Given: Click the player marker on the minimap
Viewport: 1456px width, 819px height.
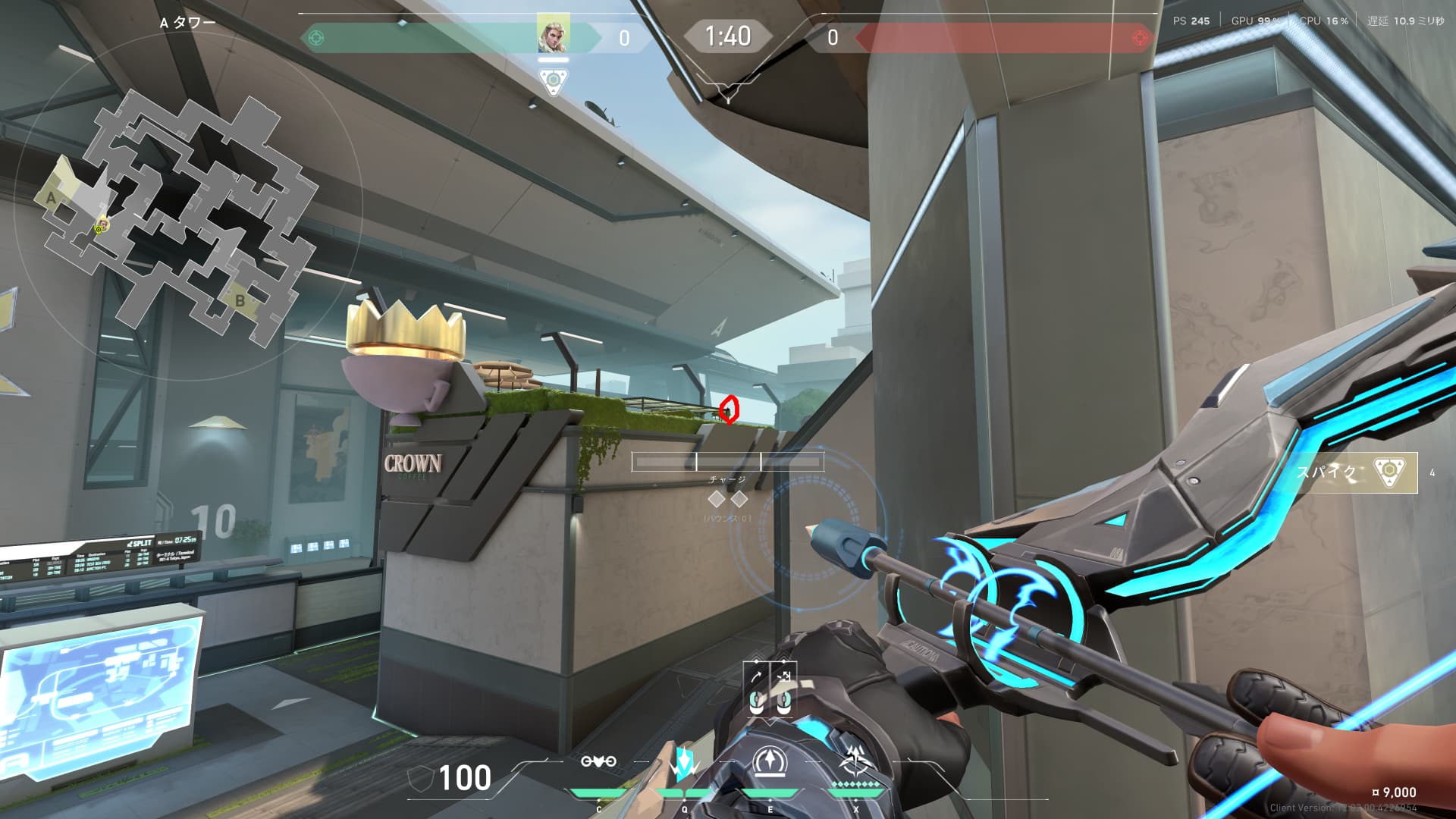Looking at the screenshot, I should coord(99,226).
